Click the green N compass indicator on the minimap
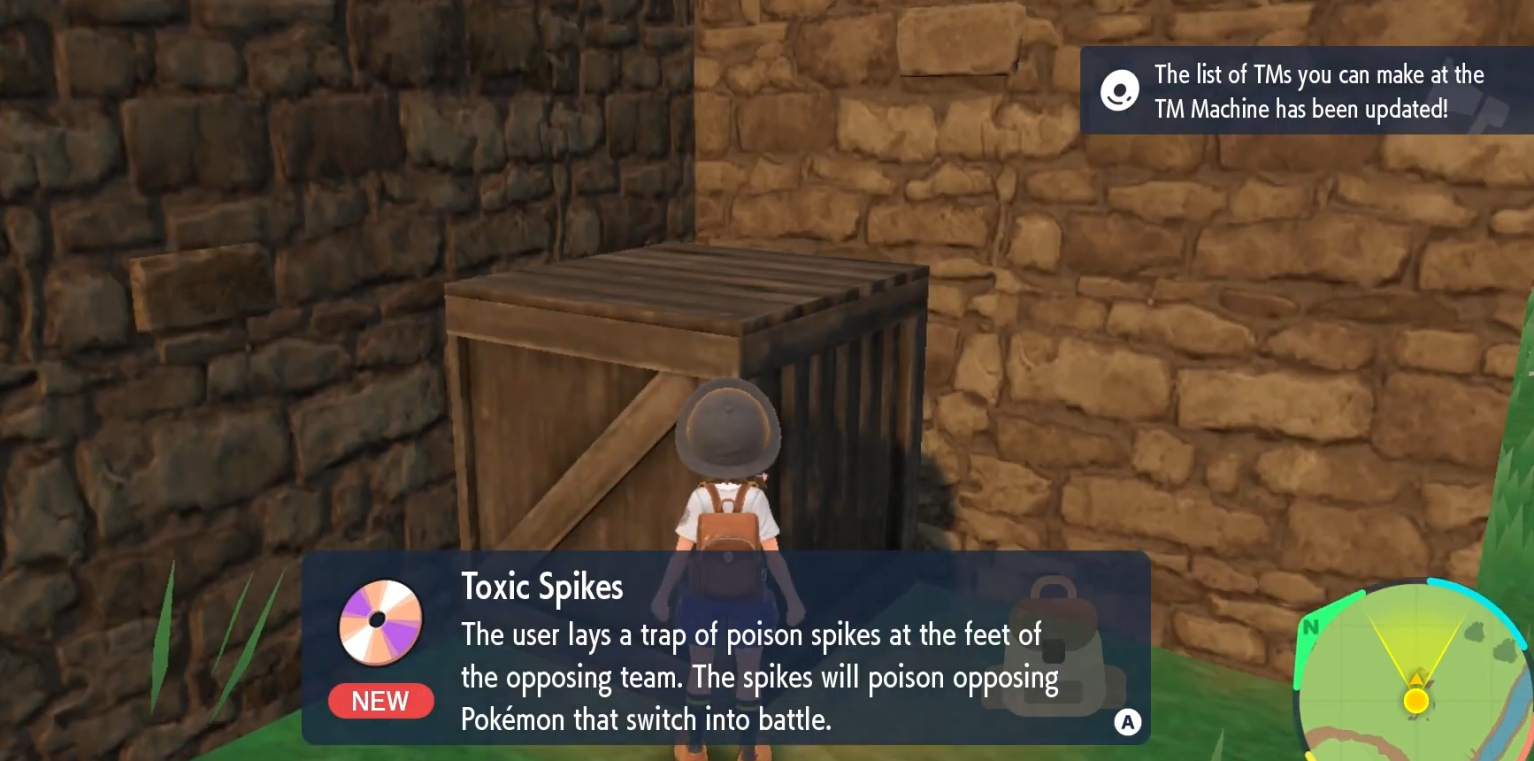Viewport: 1534px width, 761px height. (1310, 628)
